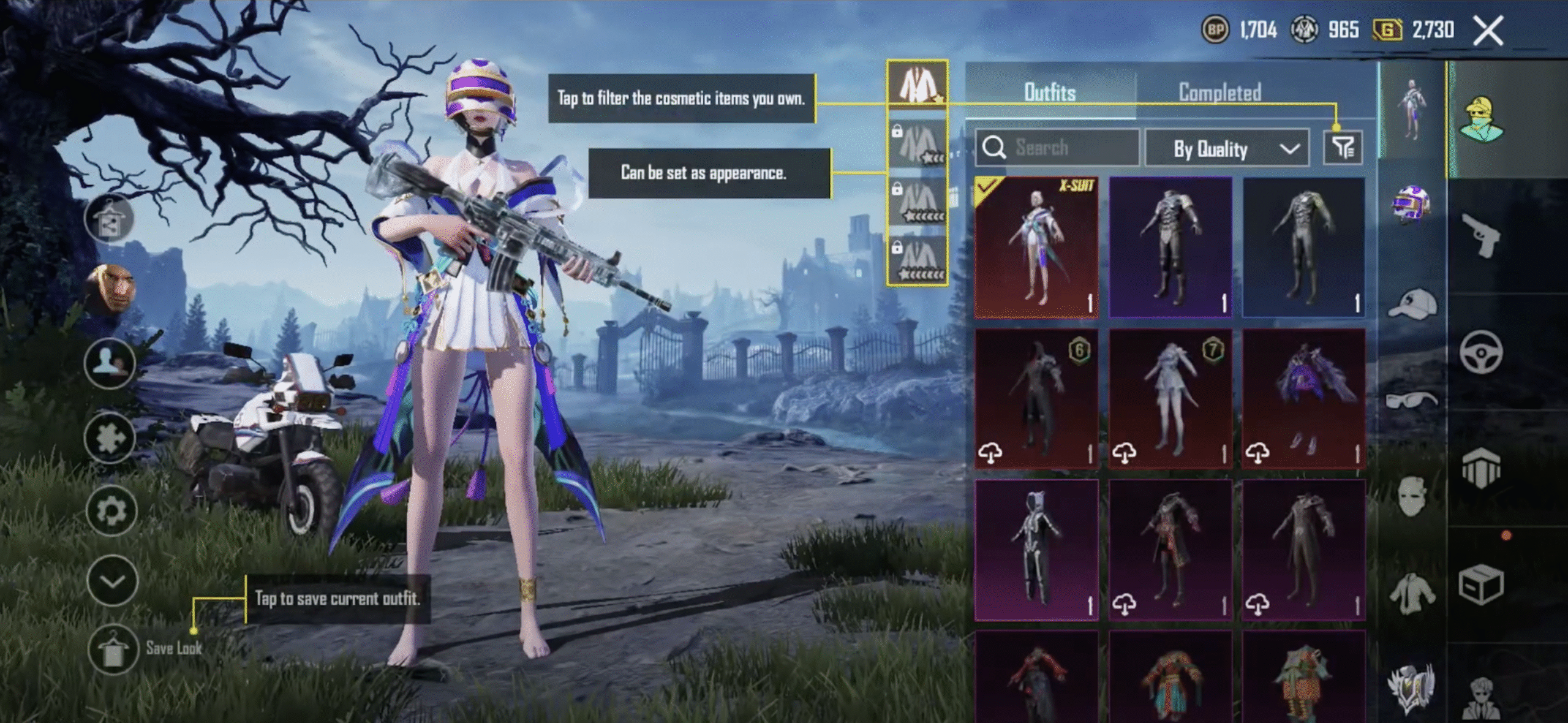Open the character face customization icon

[111, 289]
